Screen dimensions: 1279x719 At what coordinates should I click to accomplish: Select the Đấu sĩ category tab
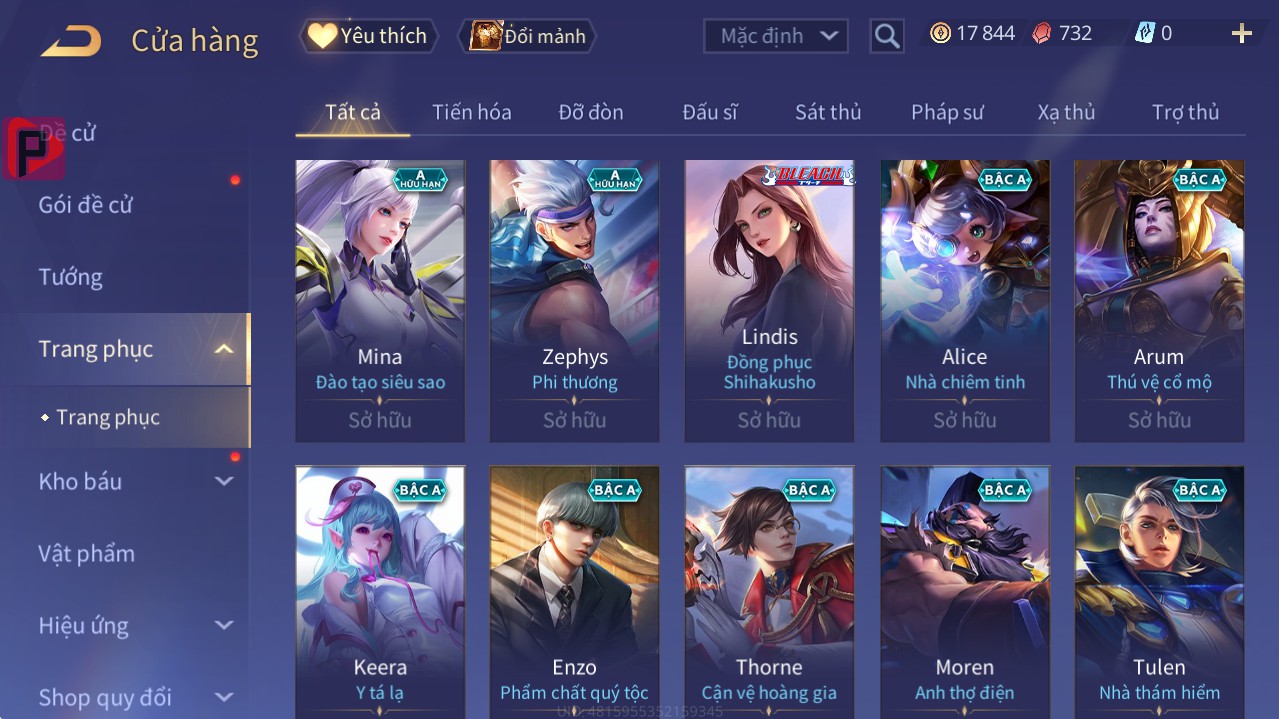710,112
